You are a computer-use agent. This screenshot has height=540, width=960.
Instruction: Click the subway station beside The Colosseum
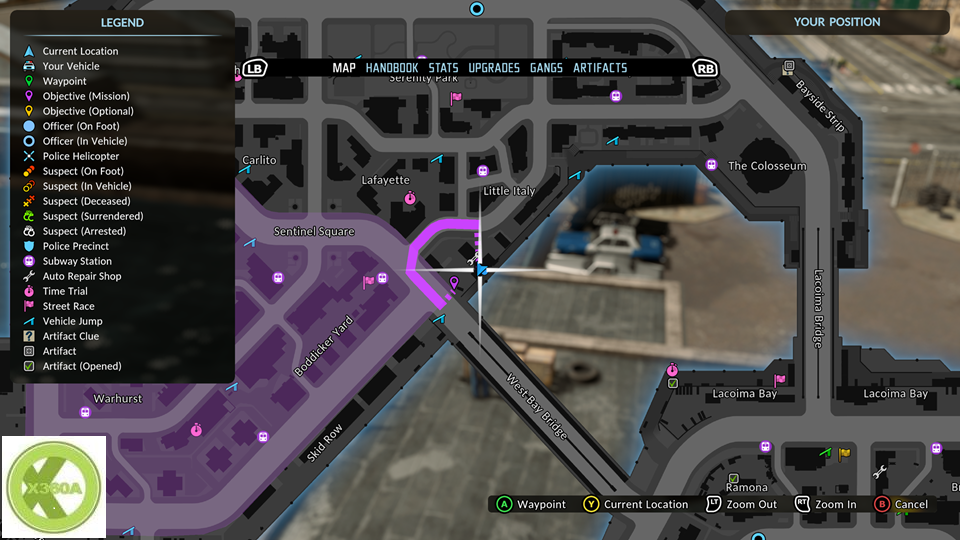pos(711,165)
